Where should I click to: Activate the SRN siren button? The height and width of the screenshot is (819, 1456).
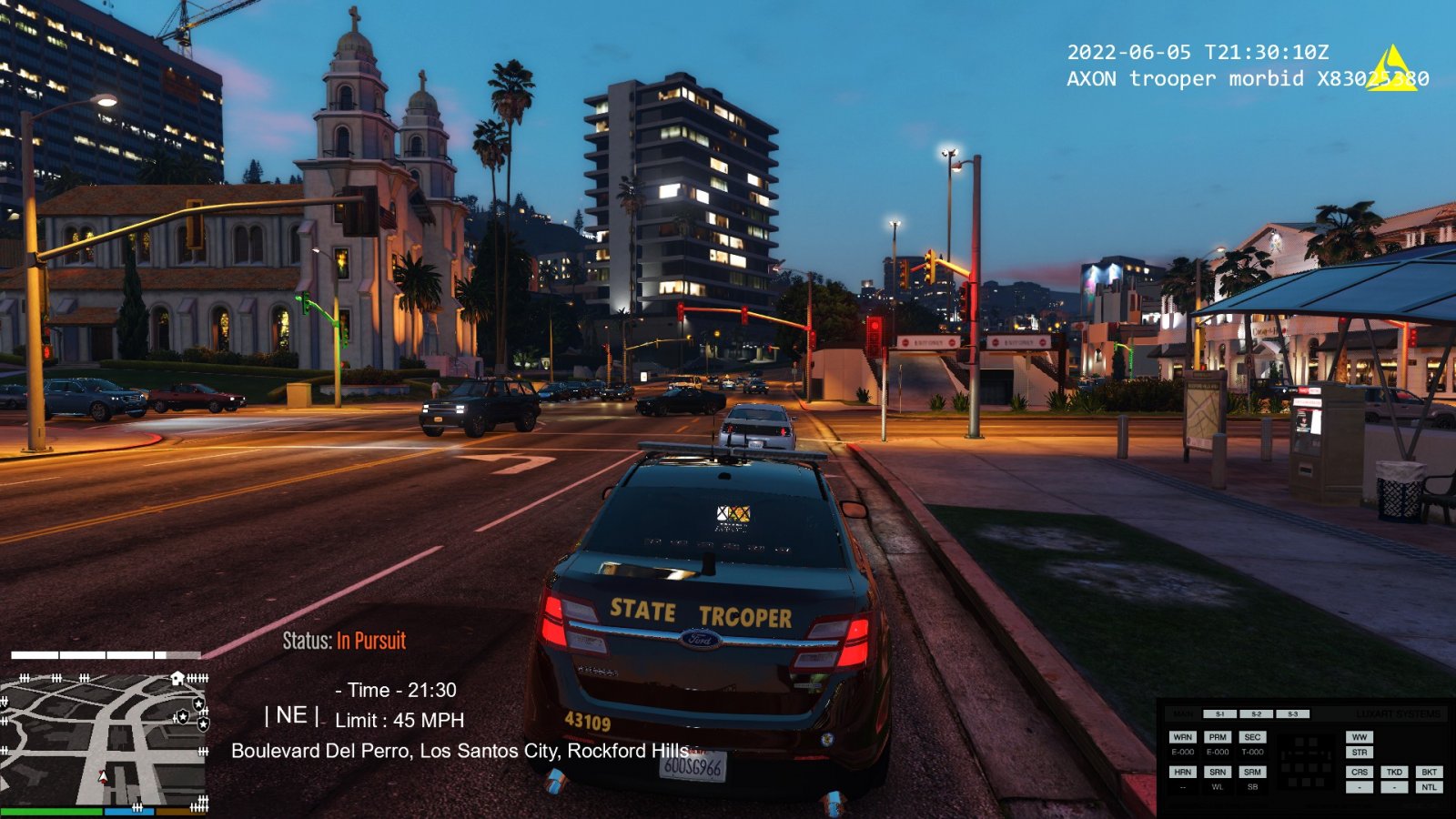pyautogui.click(x=1218, y=772)
